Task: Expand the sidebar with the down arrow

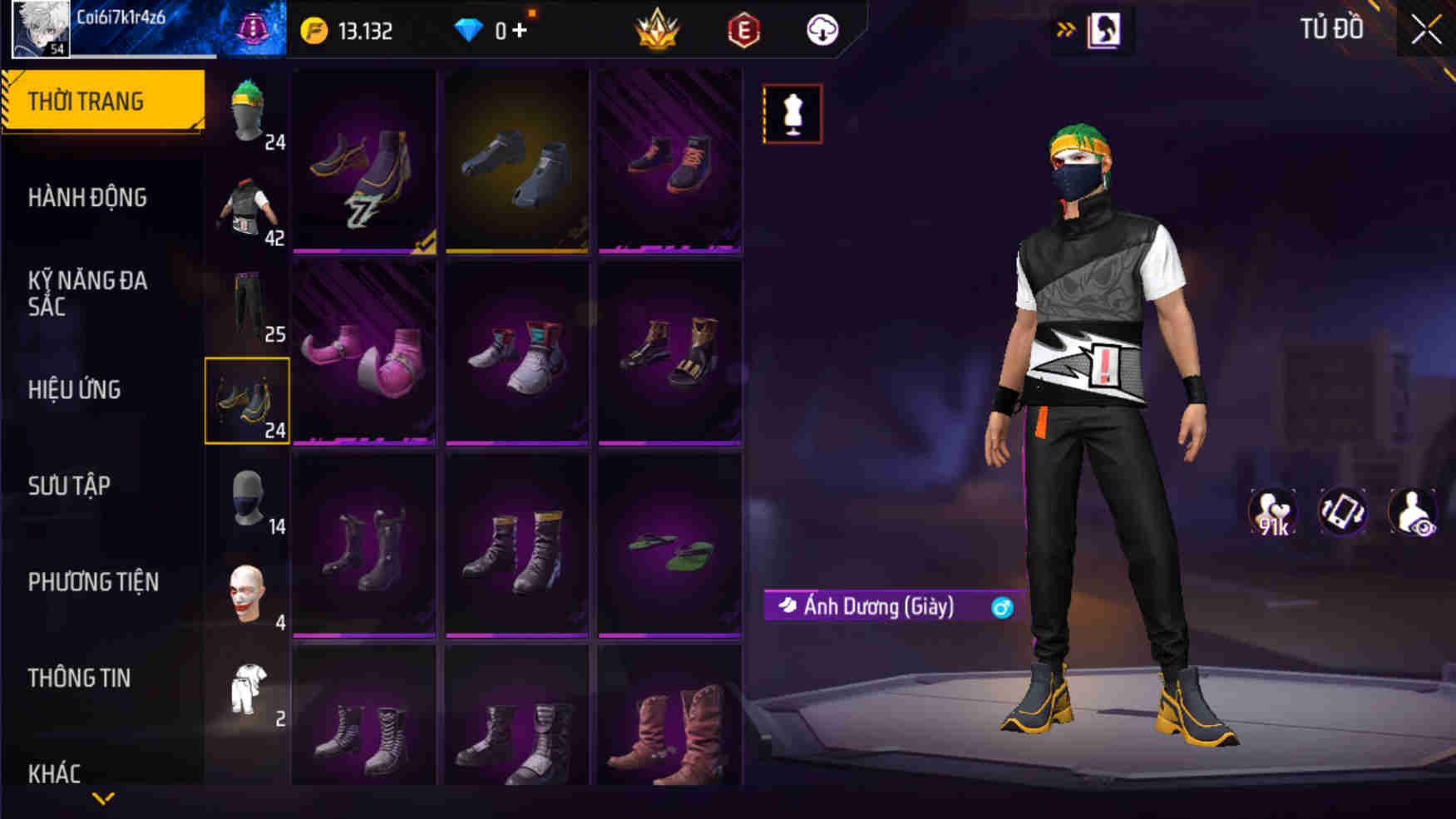Action: pos(103,799)
